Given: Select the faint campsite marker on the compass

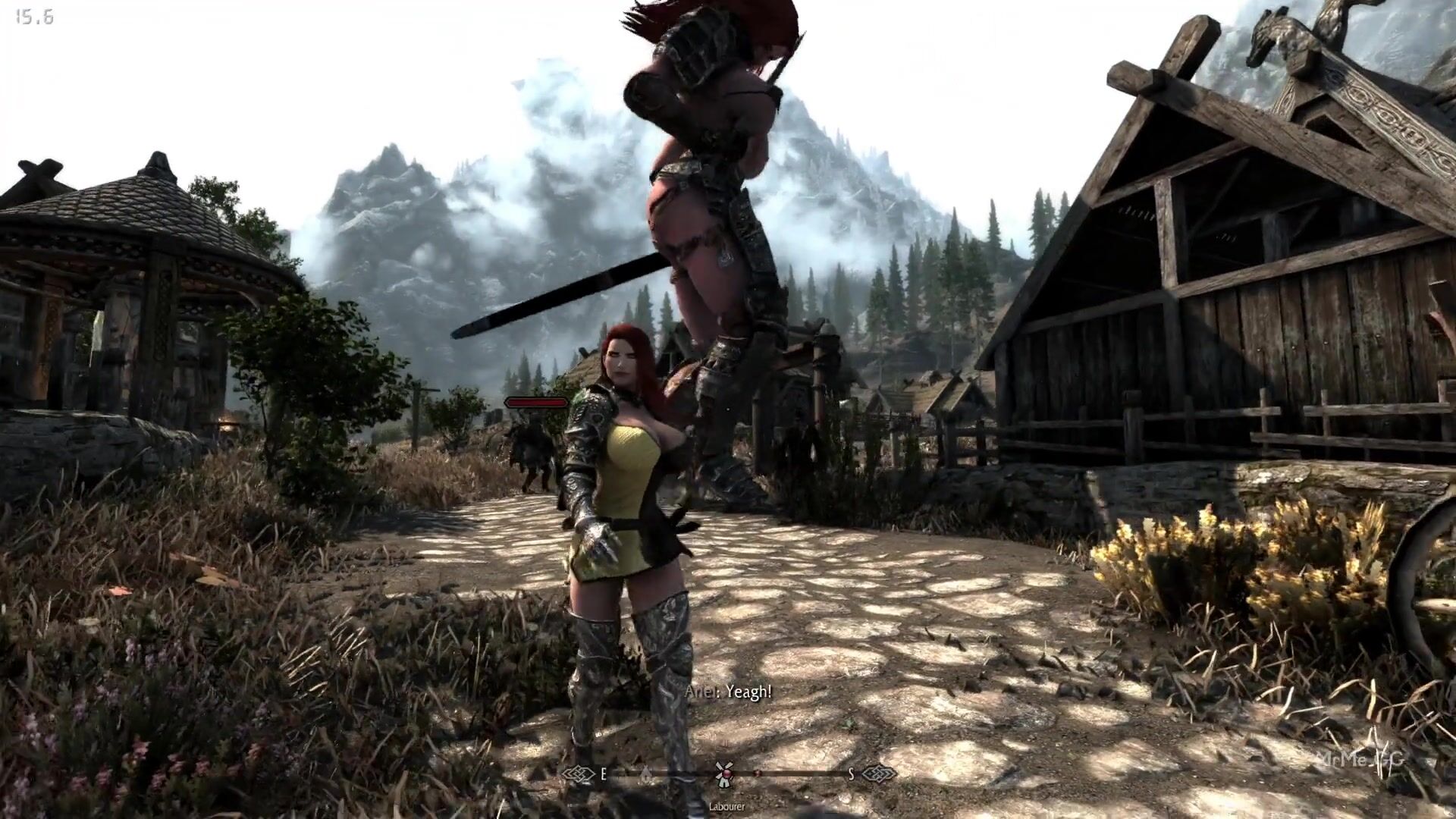Looking at the screenshot, I should point(645,773).
